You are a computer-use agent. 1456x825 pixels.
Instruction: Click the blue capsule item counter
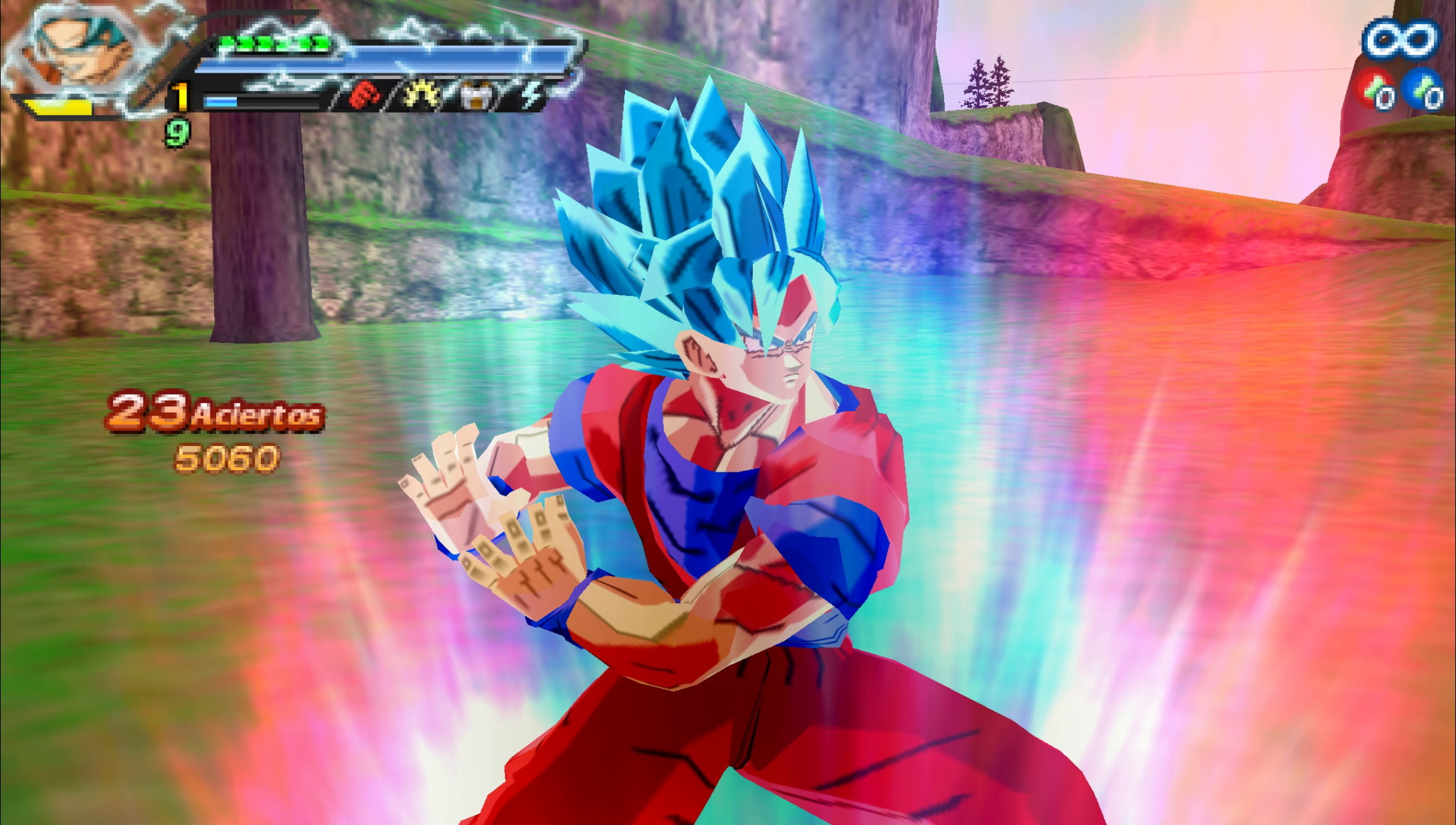(1423, 89)
